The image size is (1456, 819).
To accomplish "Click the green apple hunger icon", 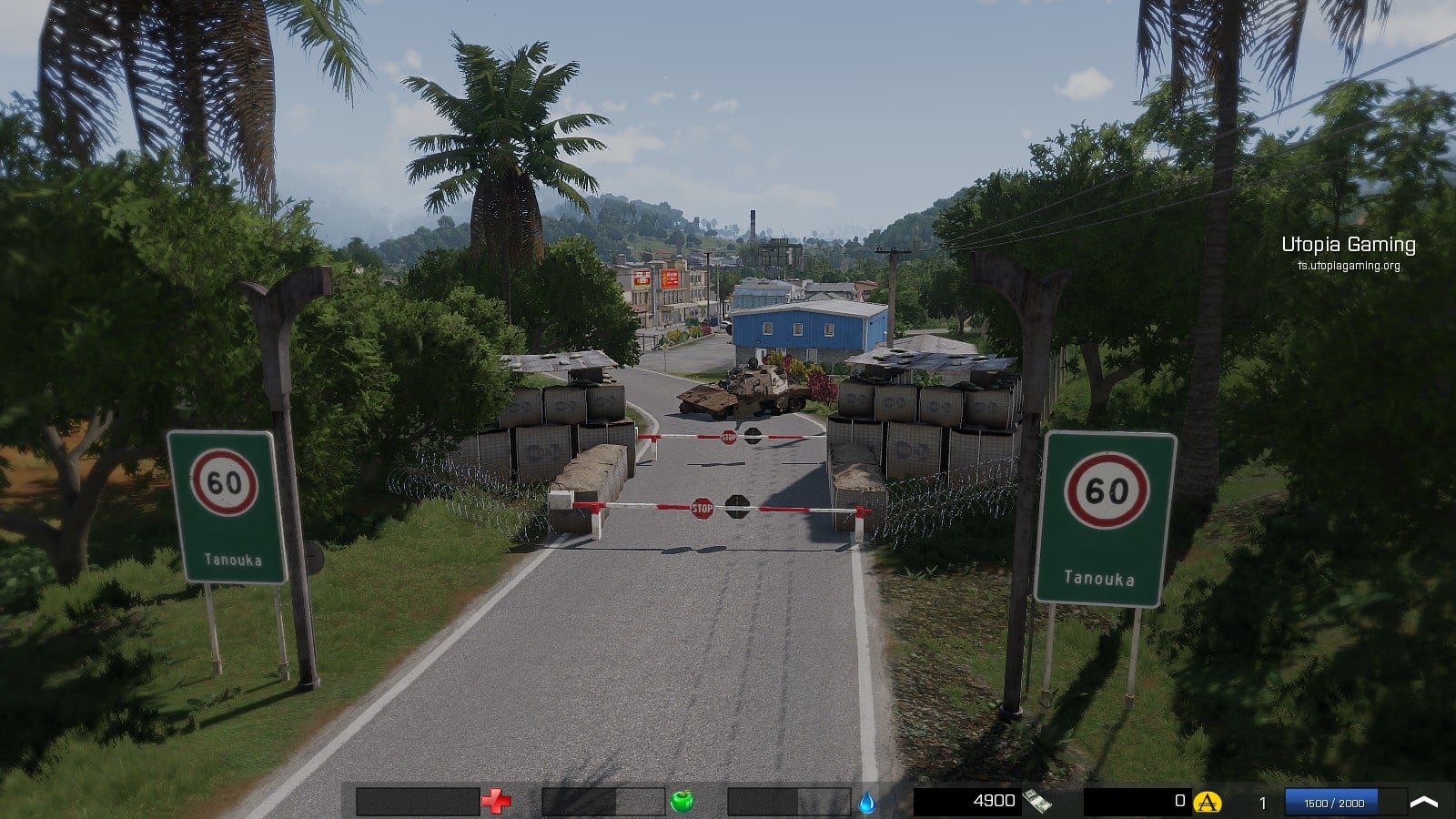I will pyautogui.click(x=682, y=802).
